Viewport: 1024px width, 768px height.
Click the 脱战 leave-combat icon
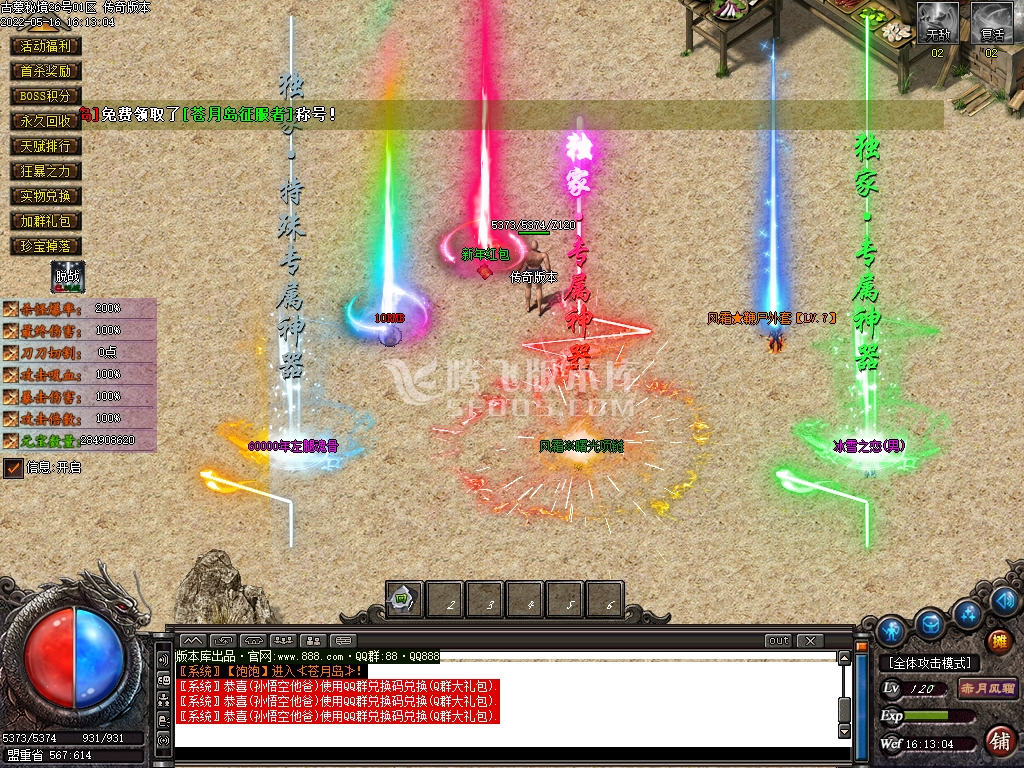(x=69, y=277)
